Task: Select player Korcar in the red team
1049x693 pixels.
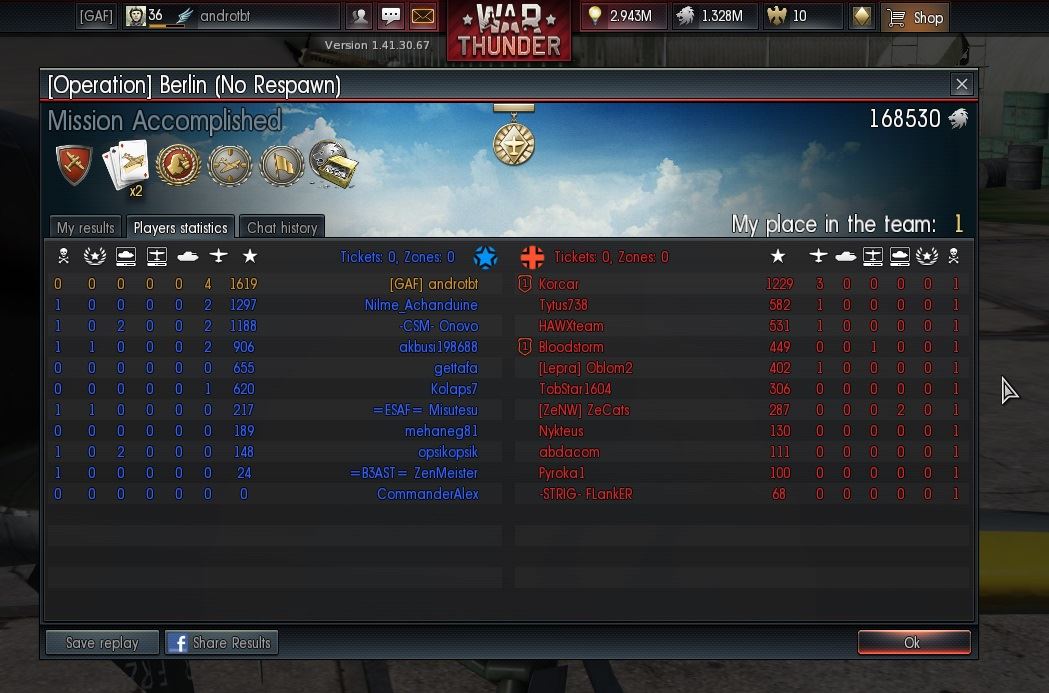Action: pyautogui.click(x=559, y=284)
